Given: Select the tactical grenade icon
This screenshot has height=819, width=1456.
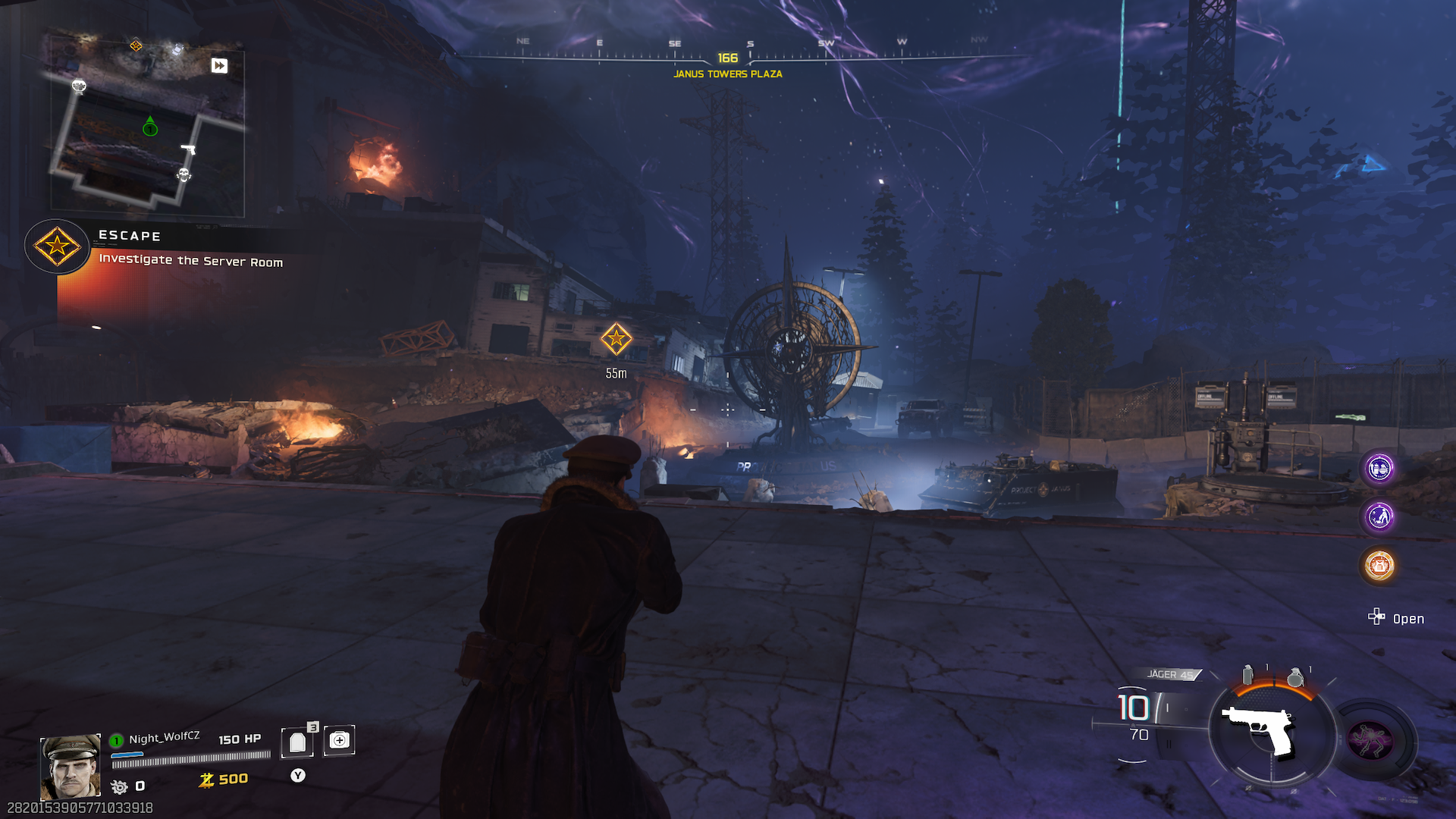Looking at the screenshot, I should point(1247,674).
